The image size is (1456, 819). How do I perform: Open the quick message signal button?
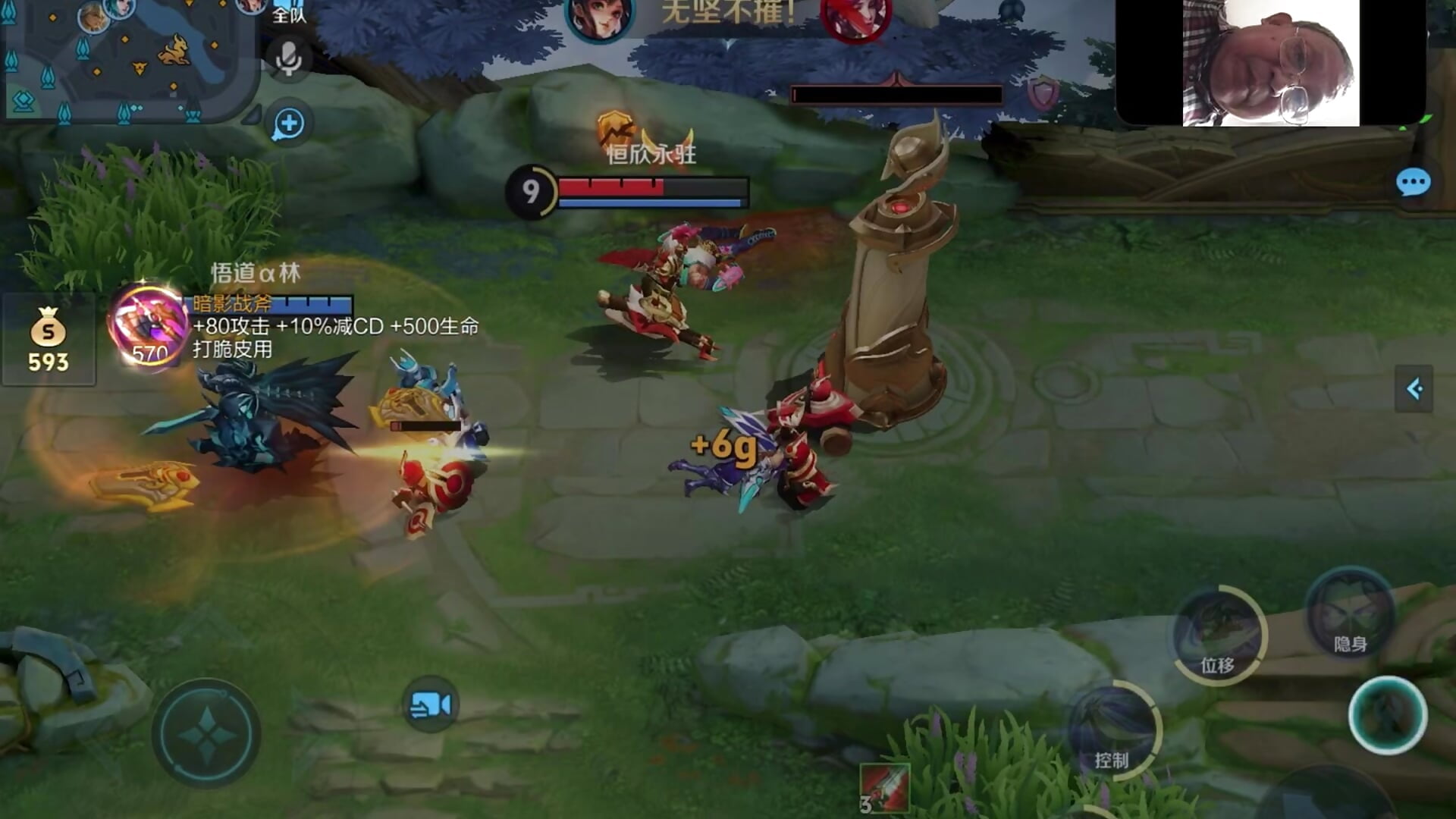tap(288, 124)
